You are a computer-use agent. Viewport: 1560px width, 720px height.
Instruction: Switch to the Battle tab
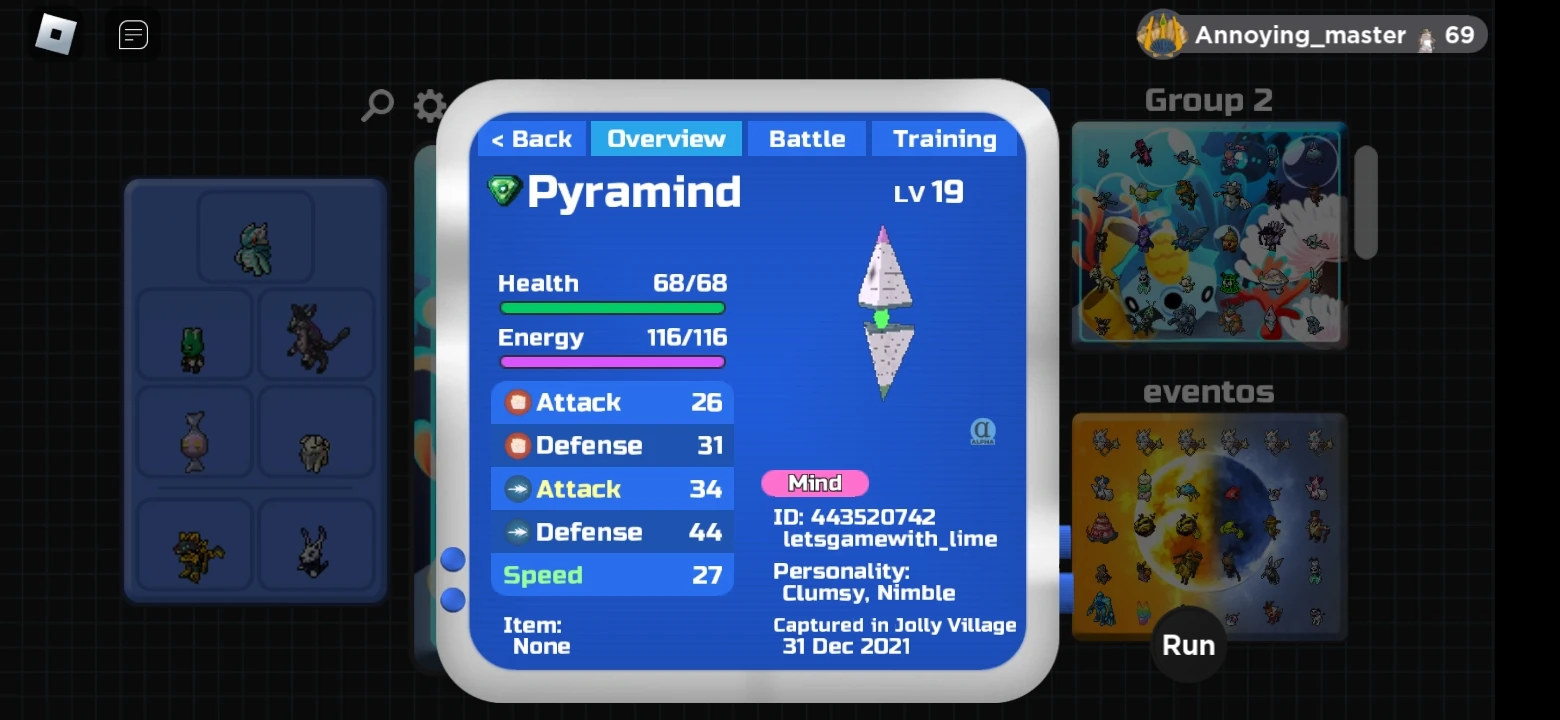pyautogui.click(x=806, y=138)
